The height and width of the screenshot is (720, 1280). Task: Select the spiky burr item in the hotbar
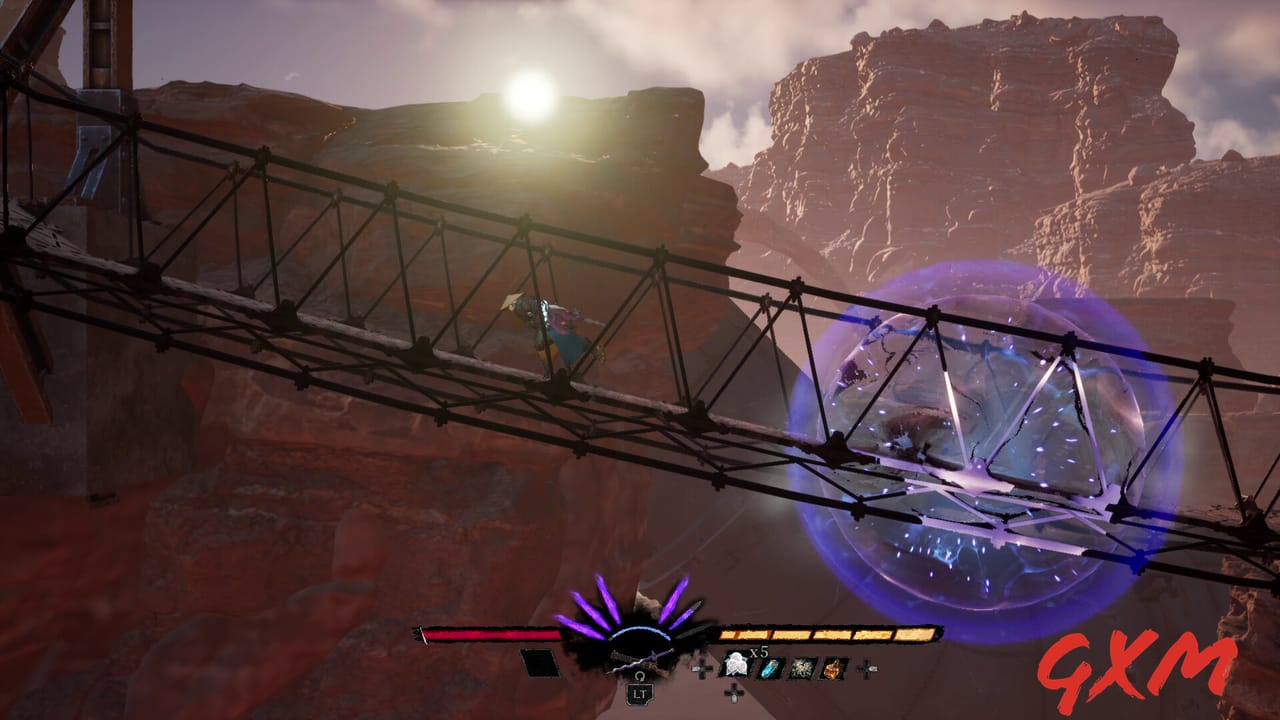pos(802,668)
